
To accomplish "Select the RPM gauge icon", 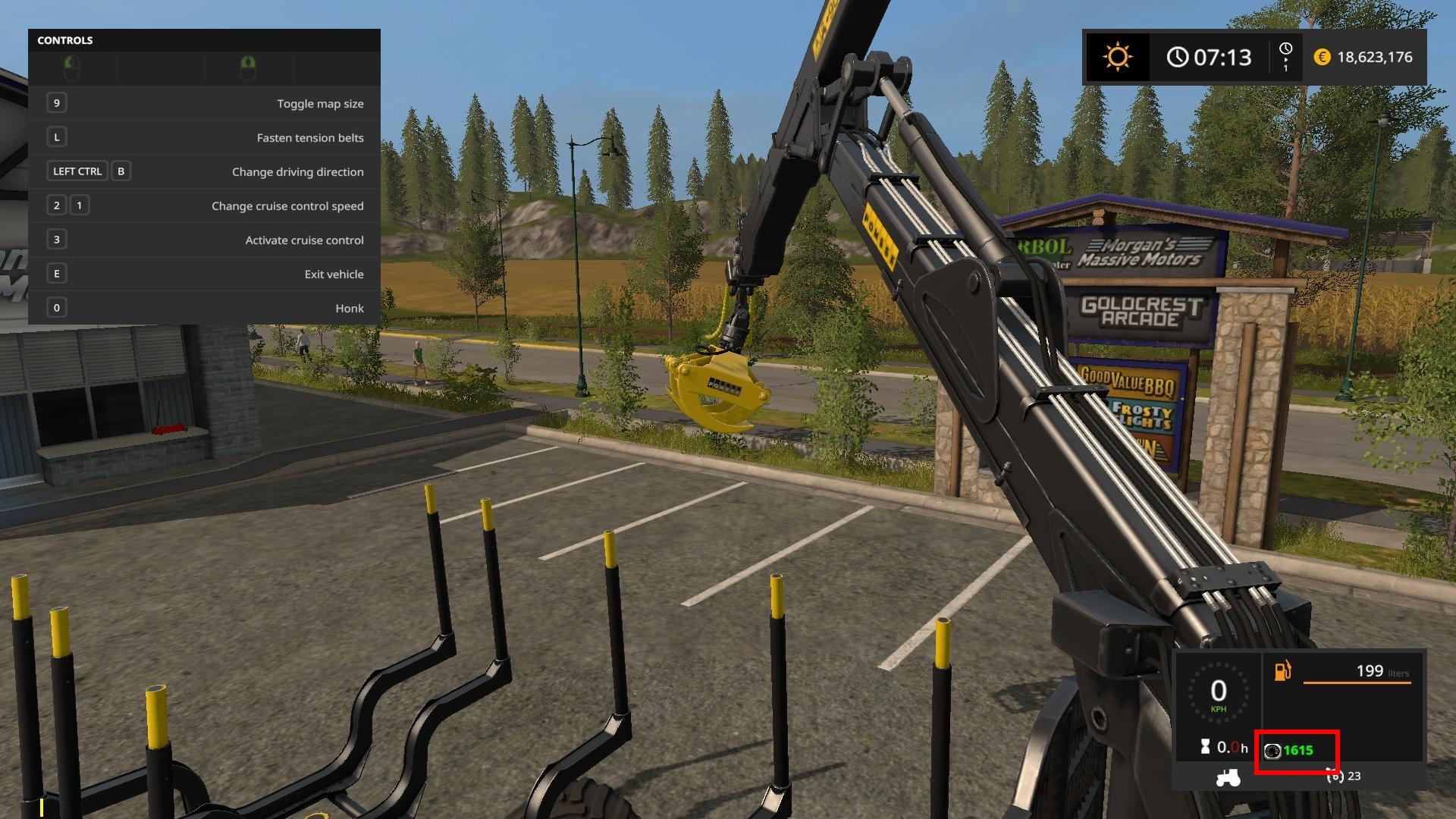I will (1273, 751).
